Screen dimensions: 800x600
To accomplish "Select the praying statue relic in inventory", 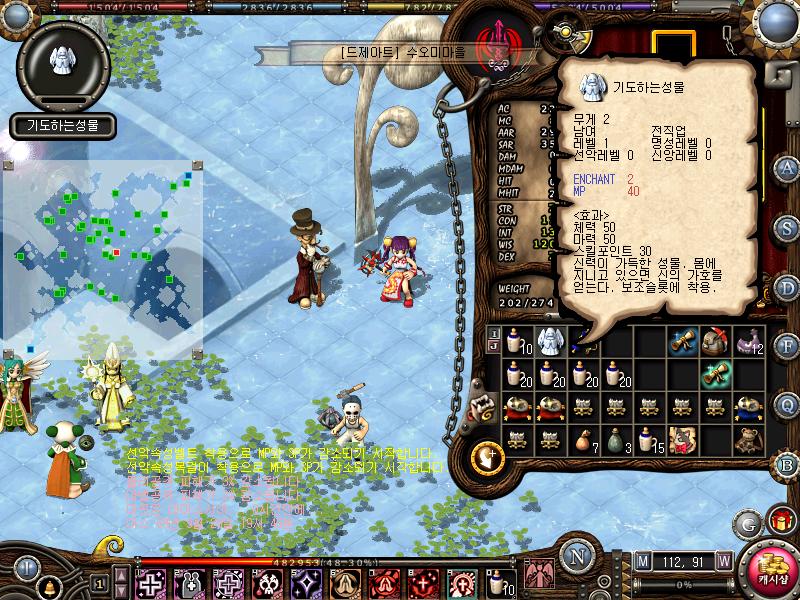I will [x=548, y=342].
